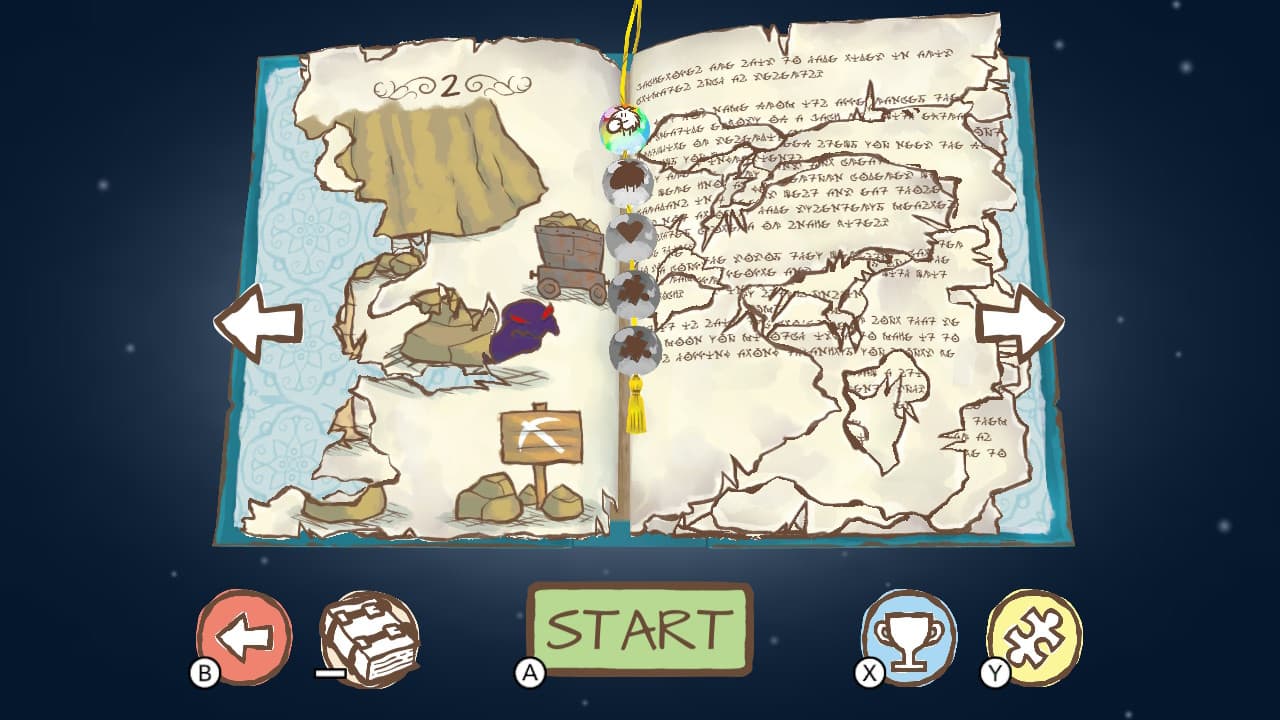This screenshot has width=1280, height=720.
Task: Click the A button prompt beside START
Action: pyautogui.click(x=531, y=672)
